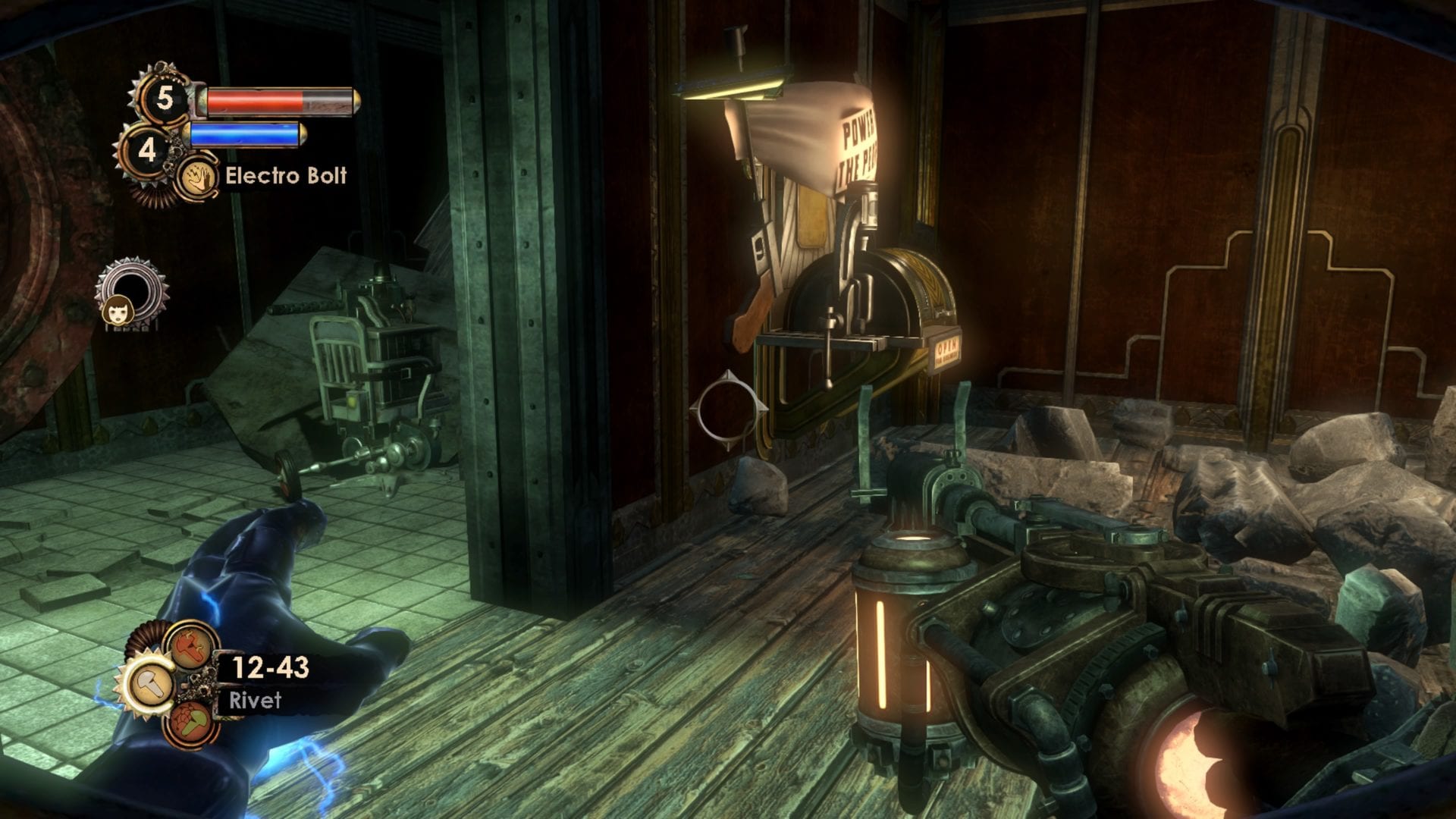Click the blue EVE bar
The image size is (1456, 819).
pos(244,133)
